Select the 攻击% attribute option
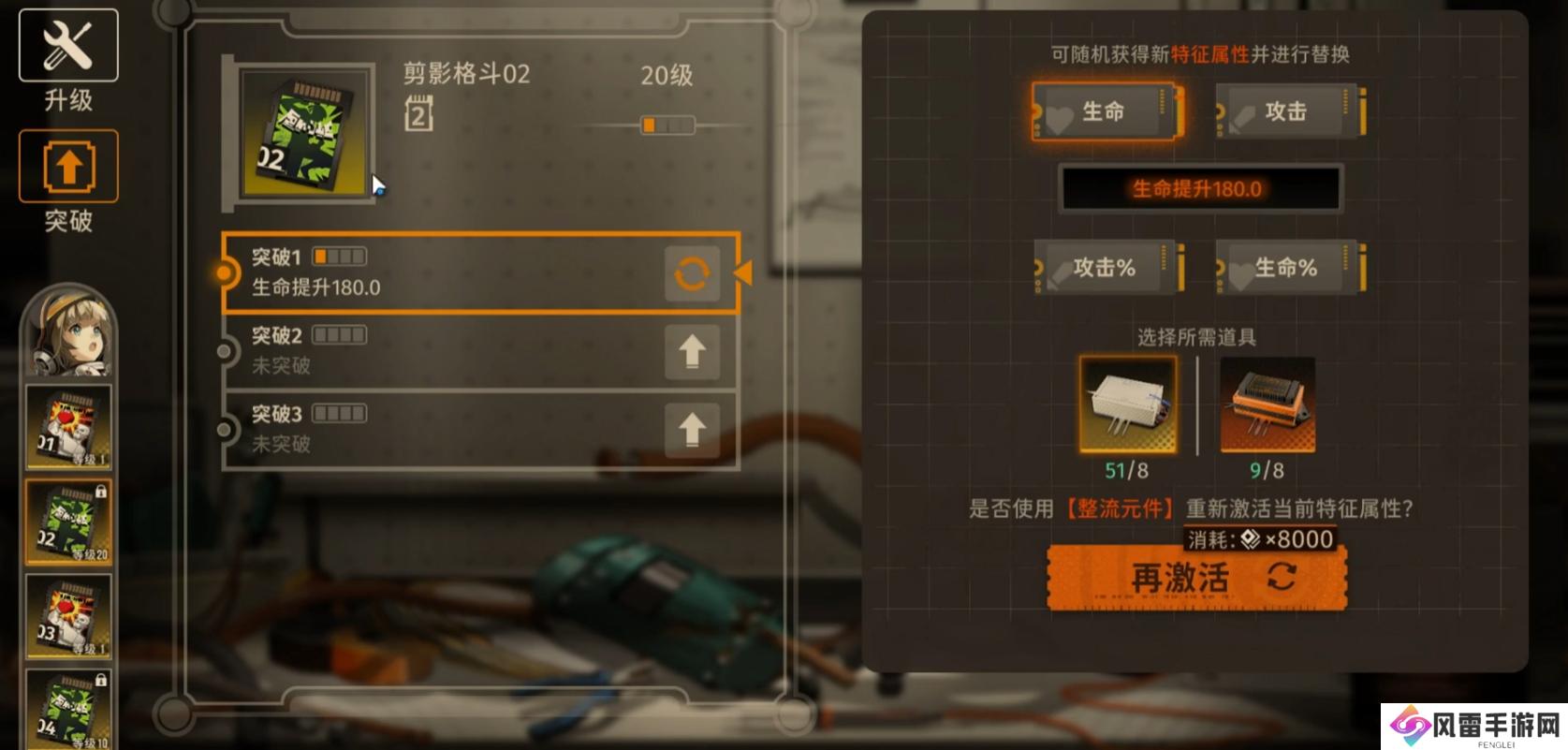The height and width of the screenshot is (750, 1568). tap(1106, 268)
